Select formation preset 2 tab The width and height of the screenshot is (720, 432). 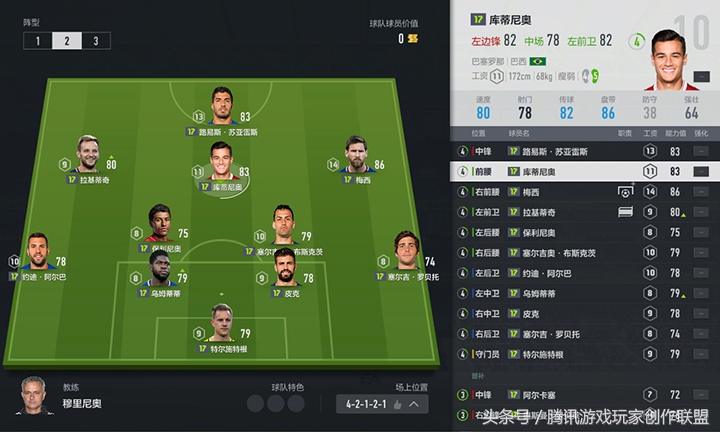67,41
